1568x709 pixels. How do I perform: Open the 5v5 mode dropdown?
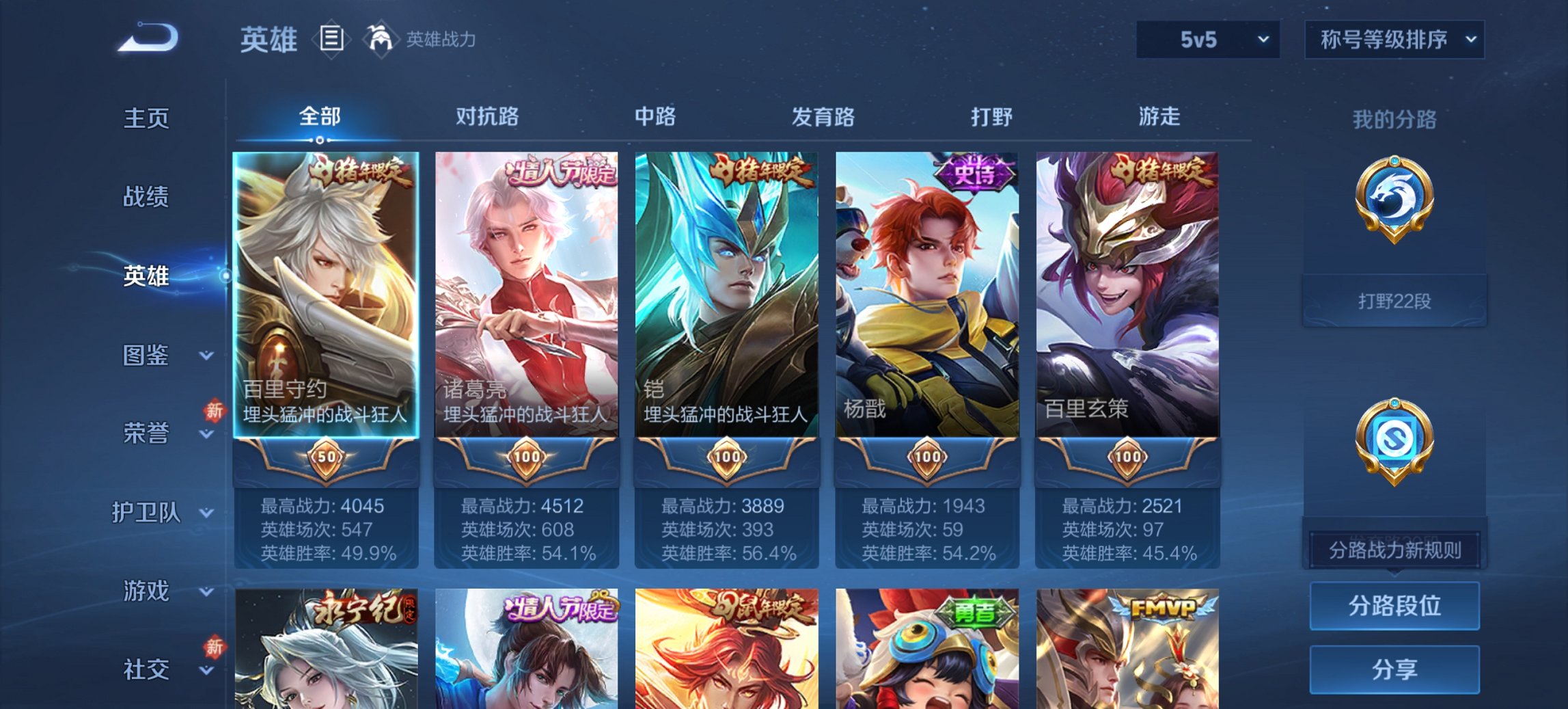pyautogui.click(x=1207, y=40)
